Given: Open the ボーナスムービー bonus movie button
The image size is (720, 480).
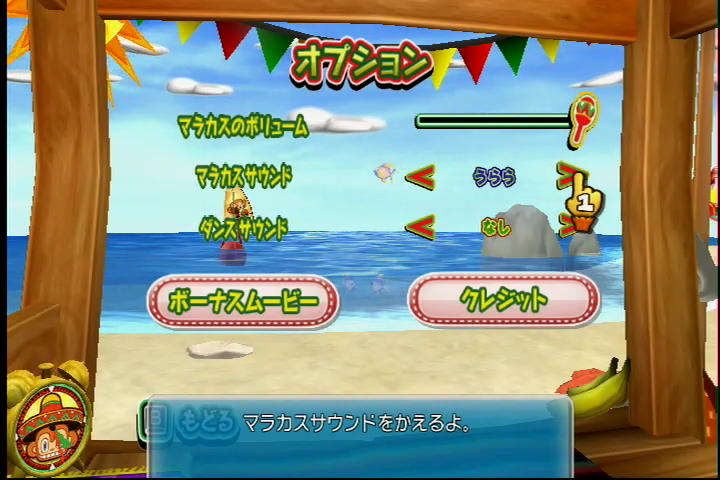Looking at the screenshot, I should pyautogui.click(x=243, y=300).
